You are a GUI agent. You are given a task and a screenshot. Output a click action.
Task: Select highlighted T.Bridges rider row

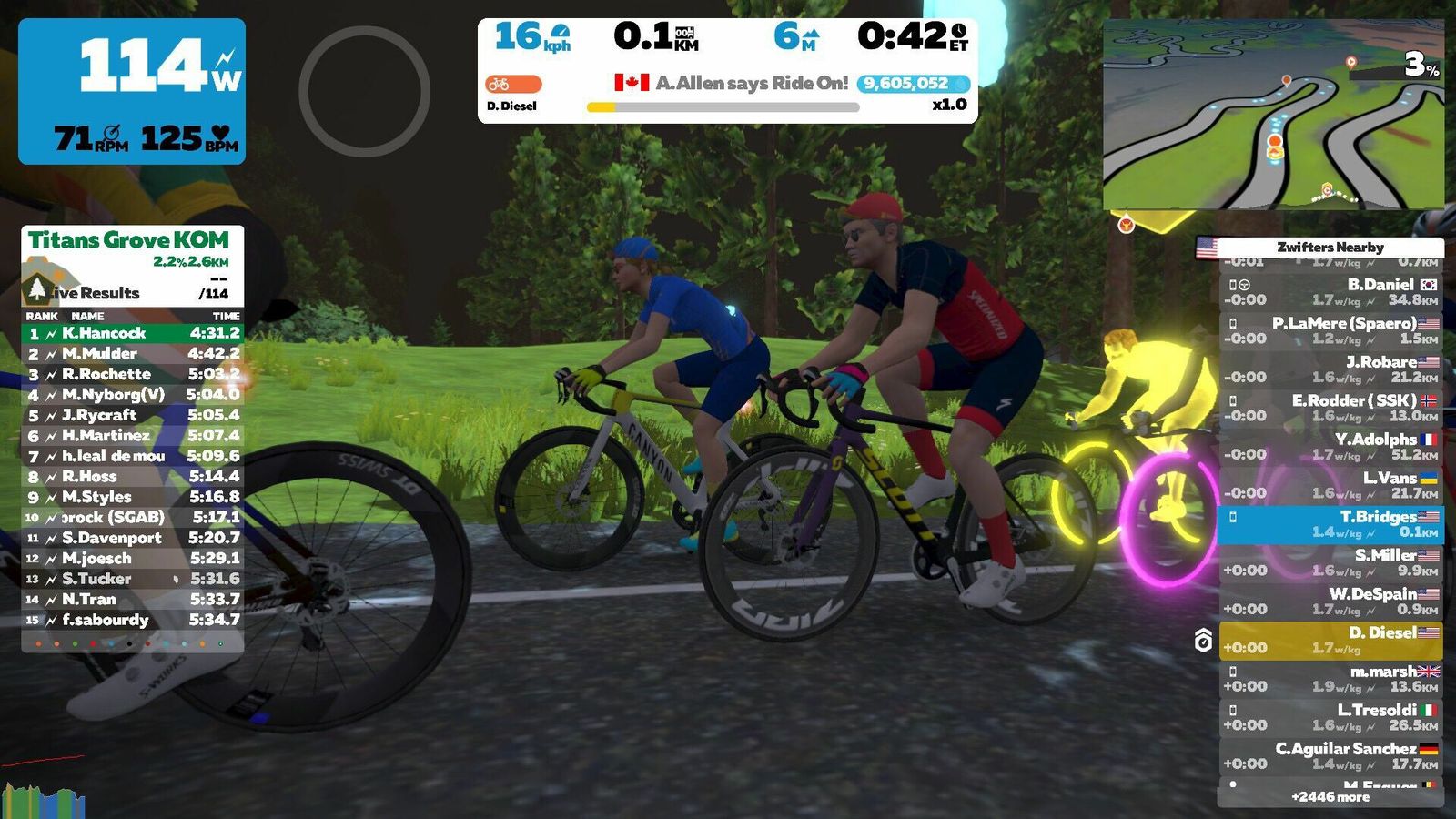[1330, 524]
